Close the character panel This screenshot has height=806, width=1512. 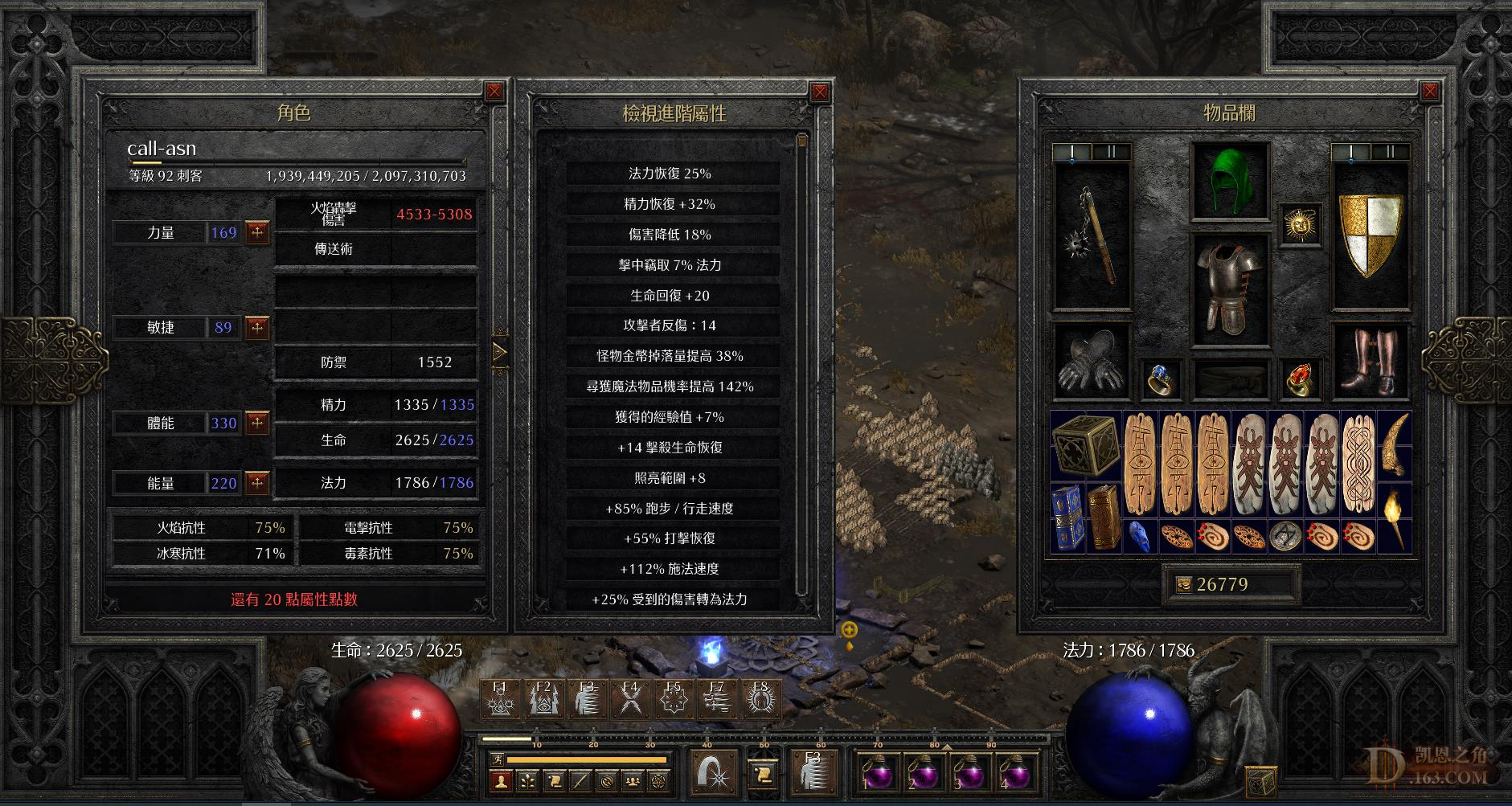(494, 92)
